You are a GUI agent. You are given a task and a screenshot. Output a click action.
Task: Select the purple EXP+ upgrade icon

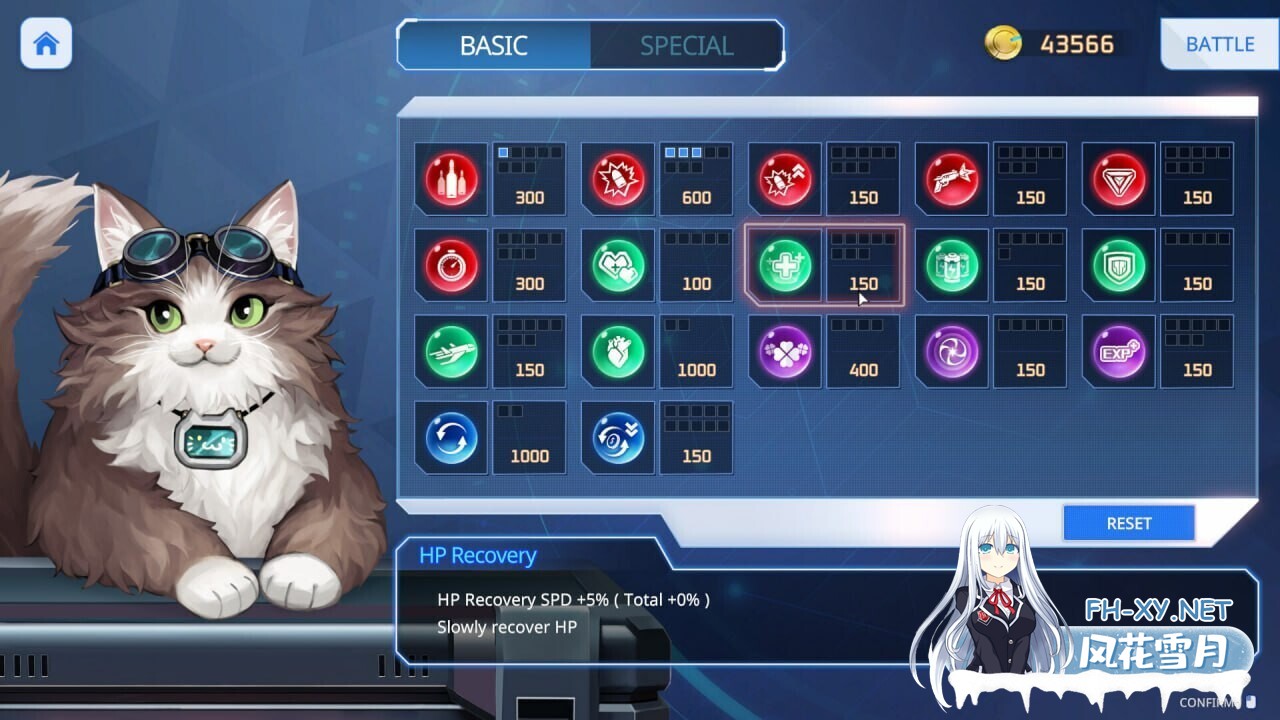point(1118,352)
